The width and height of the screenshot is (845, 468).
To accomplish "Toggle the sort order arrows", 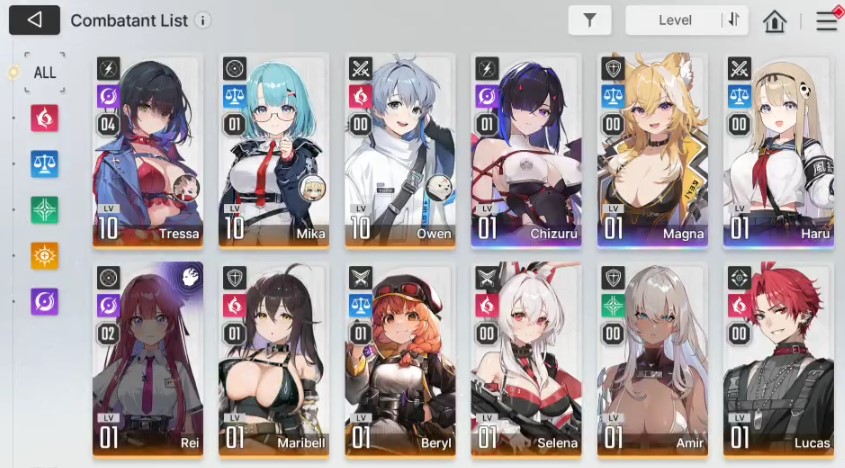I will (x=734, y=20).
